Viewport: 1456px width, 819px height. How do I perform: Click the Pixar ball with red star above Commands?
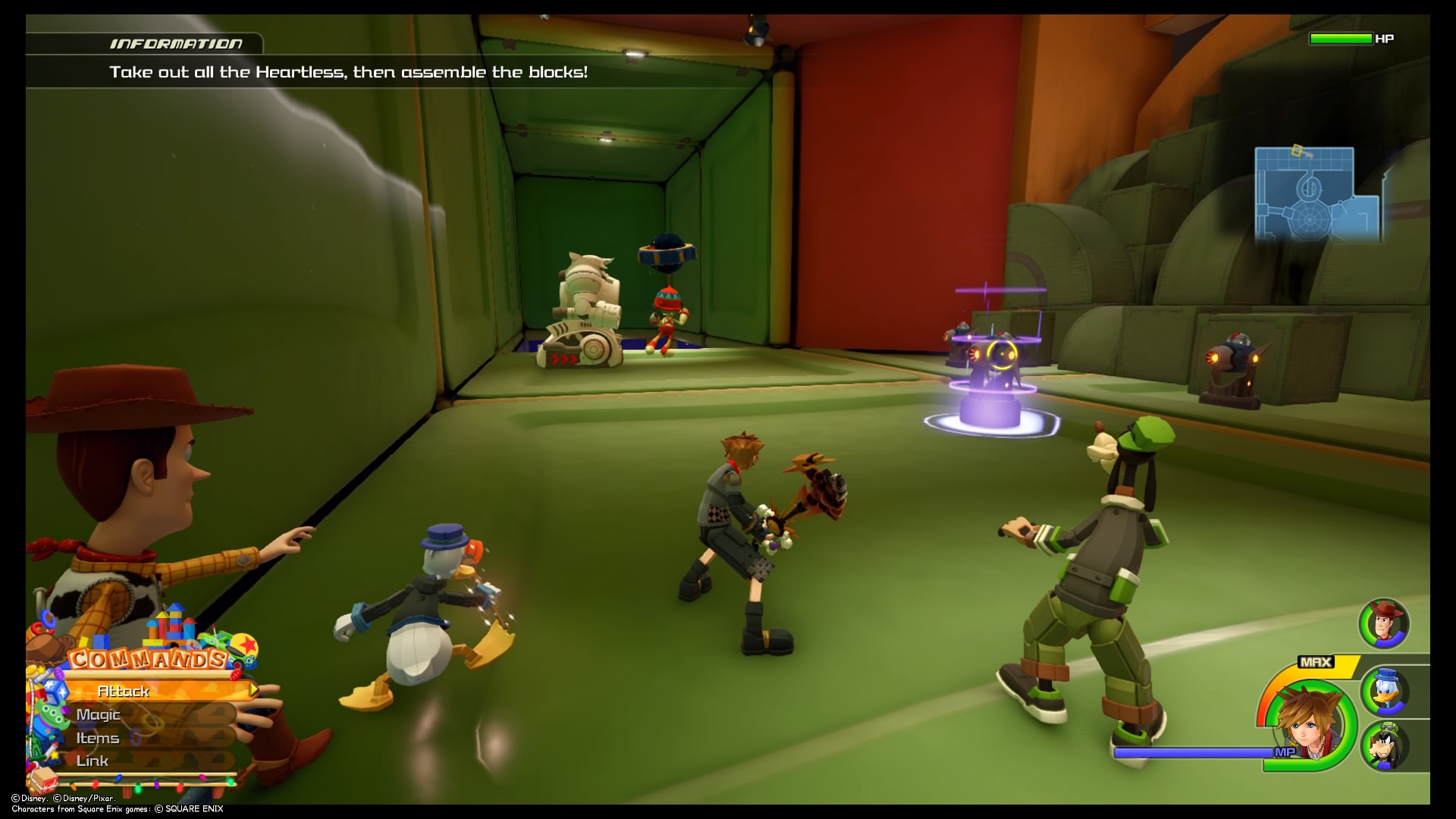[246, 645]
